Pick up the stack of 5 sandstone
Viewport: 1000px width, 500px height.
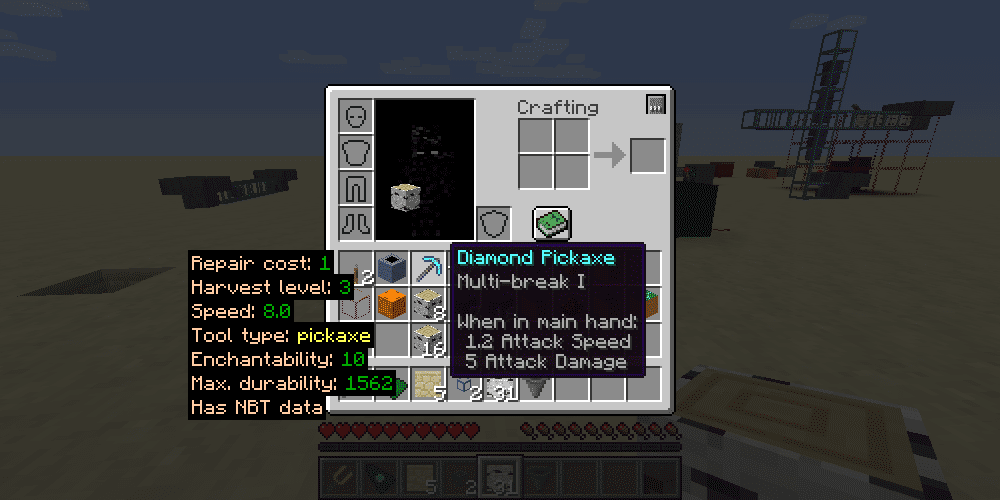(x=427, y=385)
